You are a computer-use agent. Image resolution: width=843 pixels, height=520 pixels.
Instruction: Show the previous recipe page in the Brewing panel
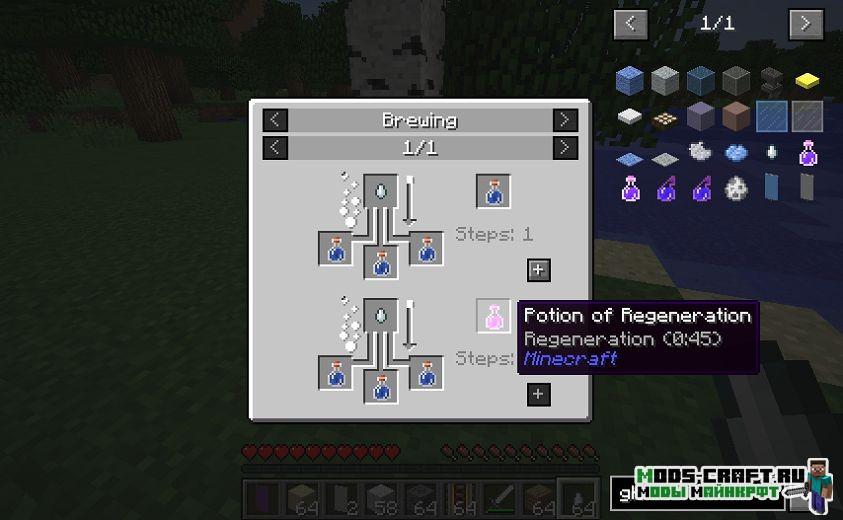275,148
